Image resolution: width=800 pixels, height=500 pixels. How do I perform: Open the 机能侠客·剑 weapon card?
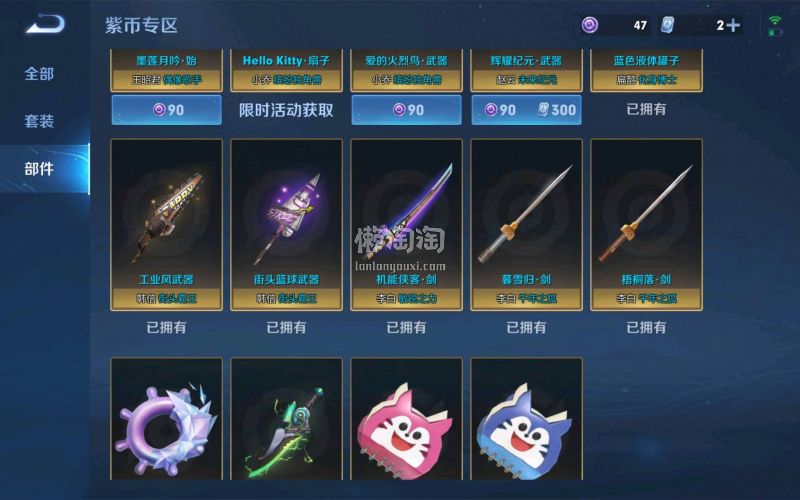406,223
